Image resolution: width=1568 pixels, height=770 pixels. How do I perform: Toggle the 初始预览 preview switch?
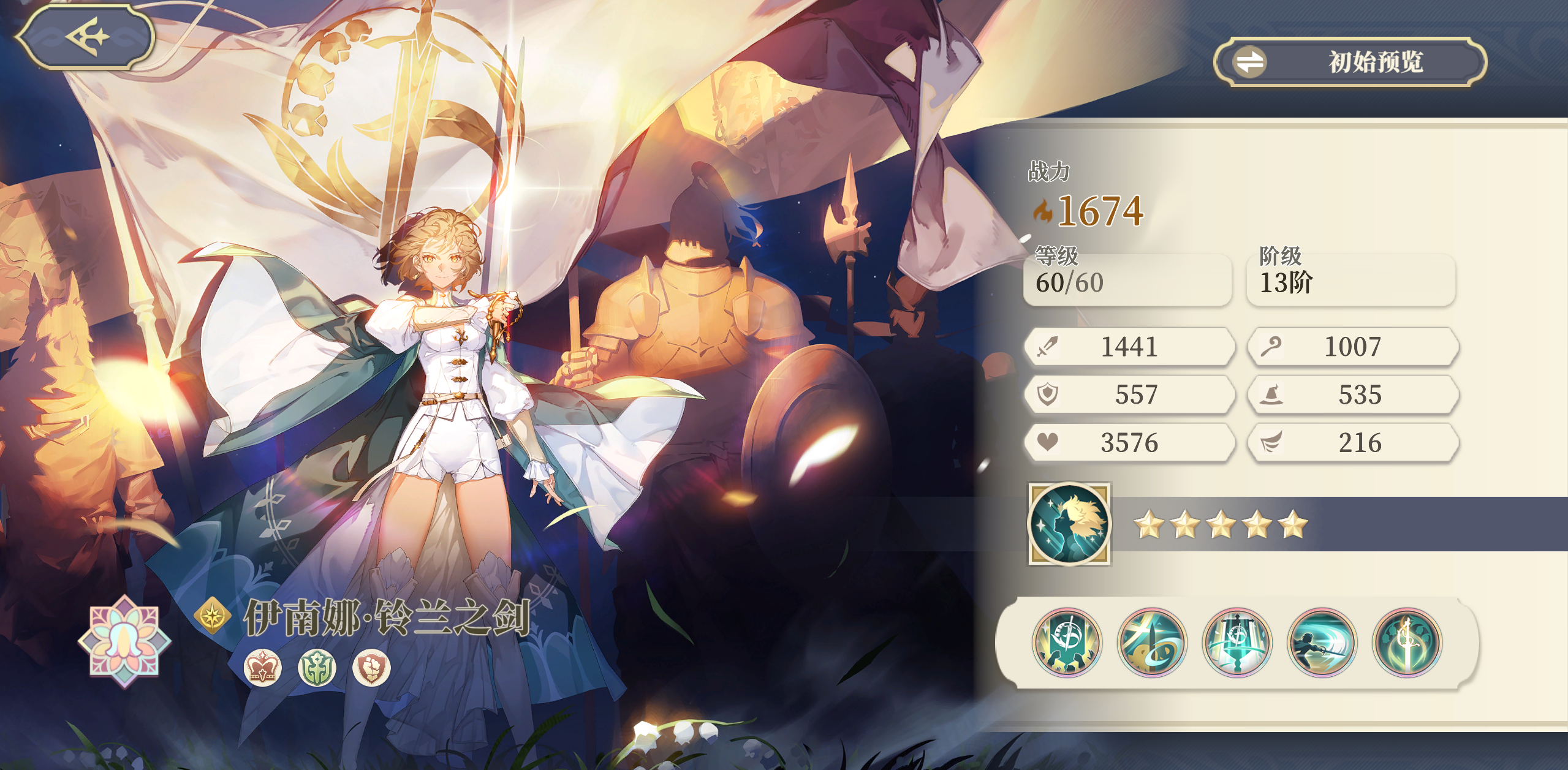(1350, 62)
